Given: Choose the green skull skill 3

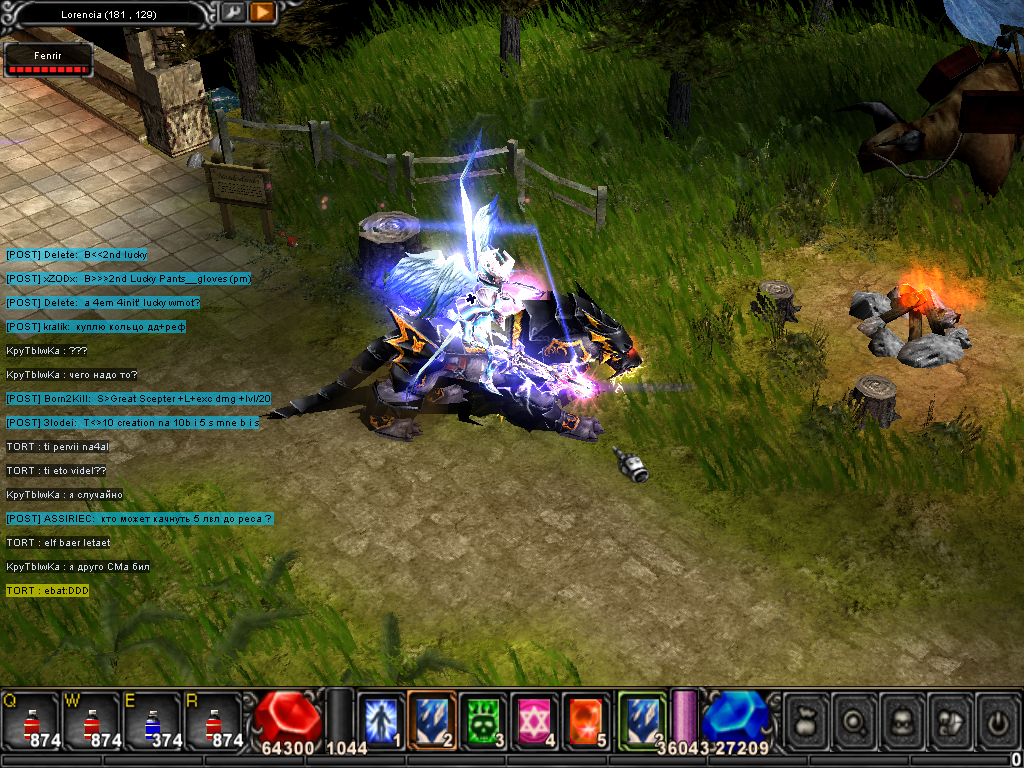Looking at the screenshot, I should pos(484,720).
